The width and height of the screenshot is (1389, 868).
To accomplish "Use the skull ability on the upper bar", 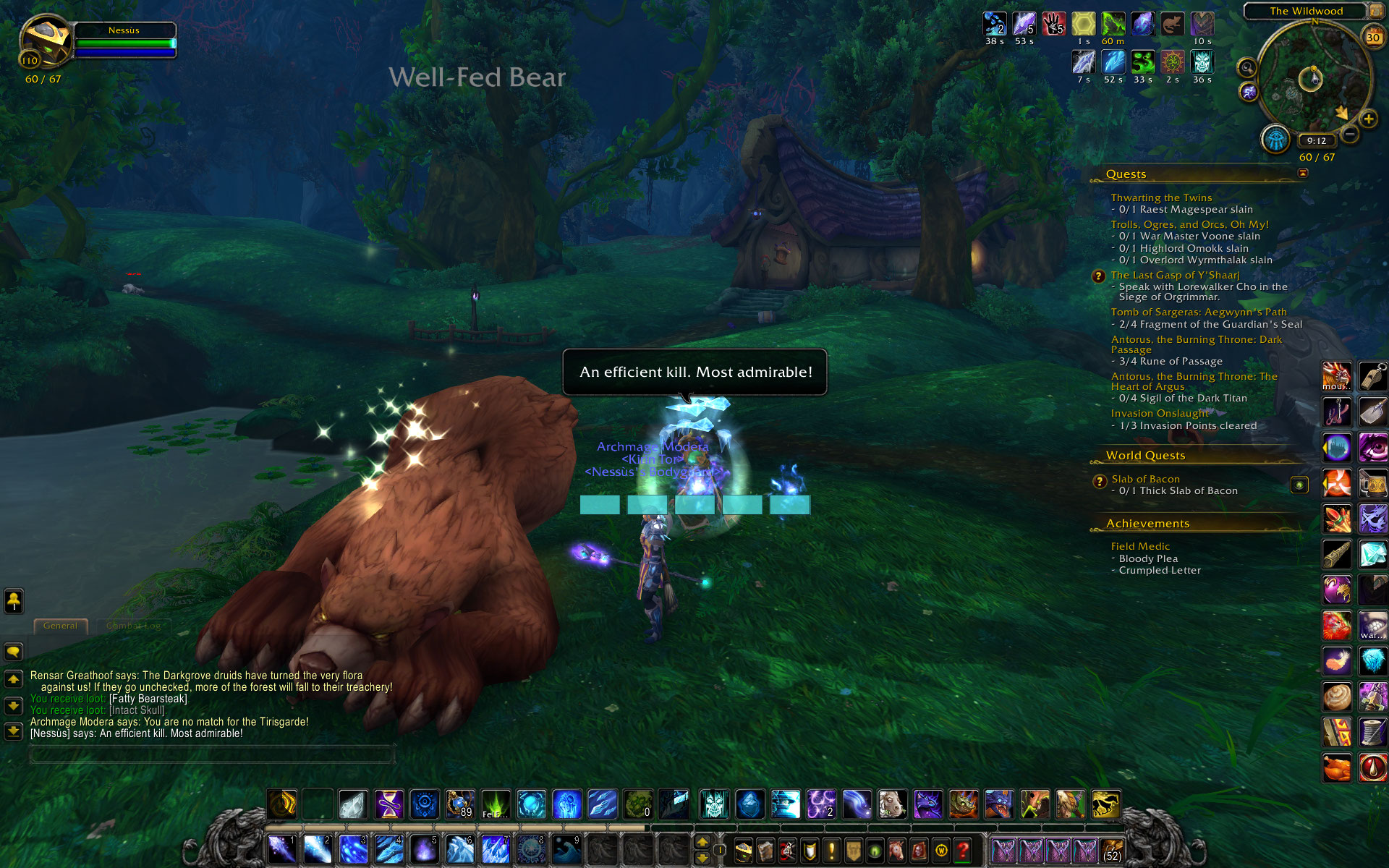I will click(x=714, y=804).
